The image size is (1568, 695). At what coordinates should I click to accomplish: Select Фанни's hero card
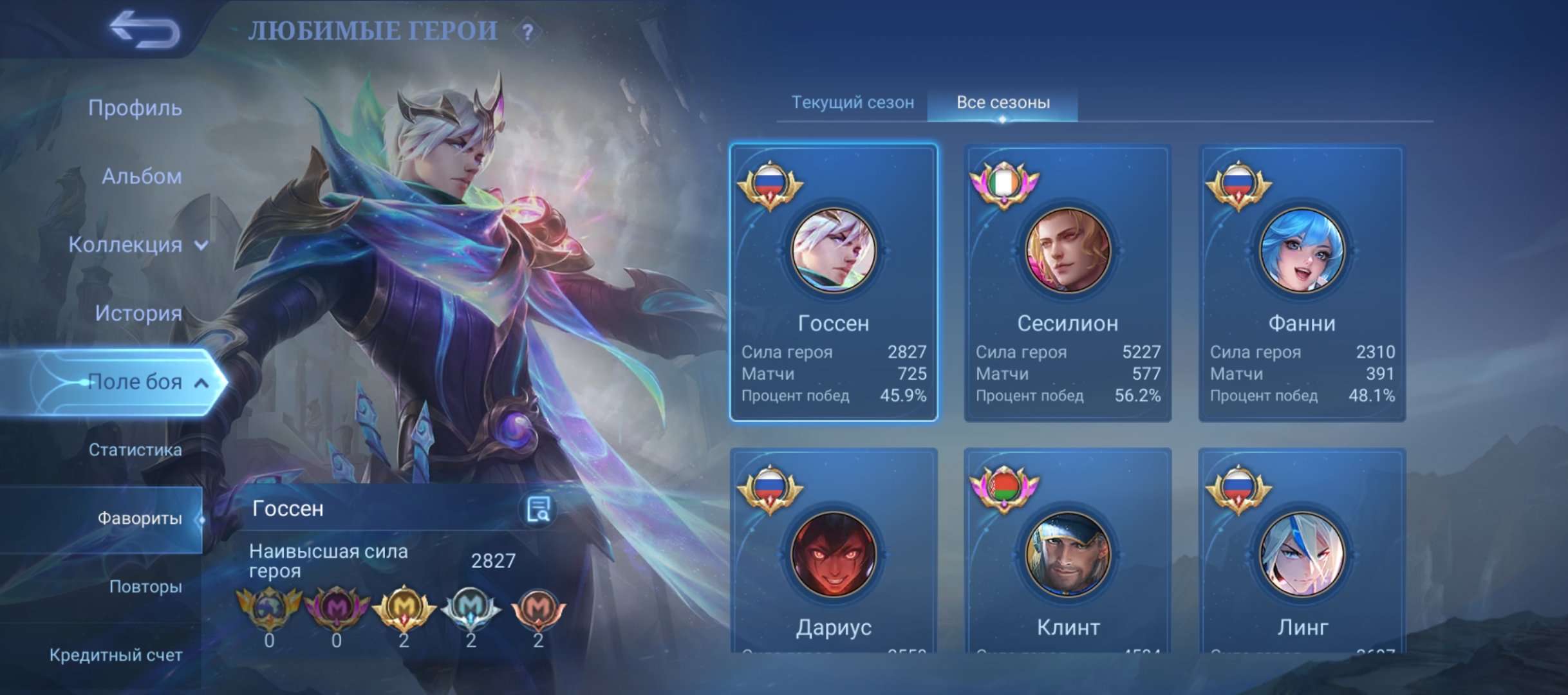(x=1302, y=283)
